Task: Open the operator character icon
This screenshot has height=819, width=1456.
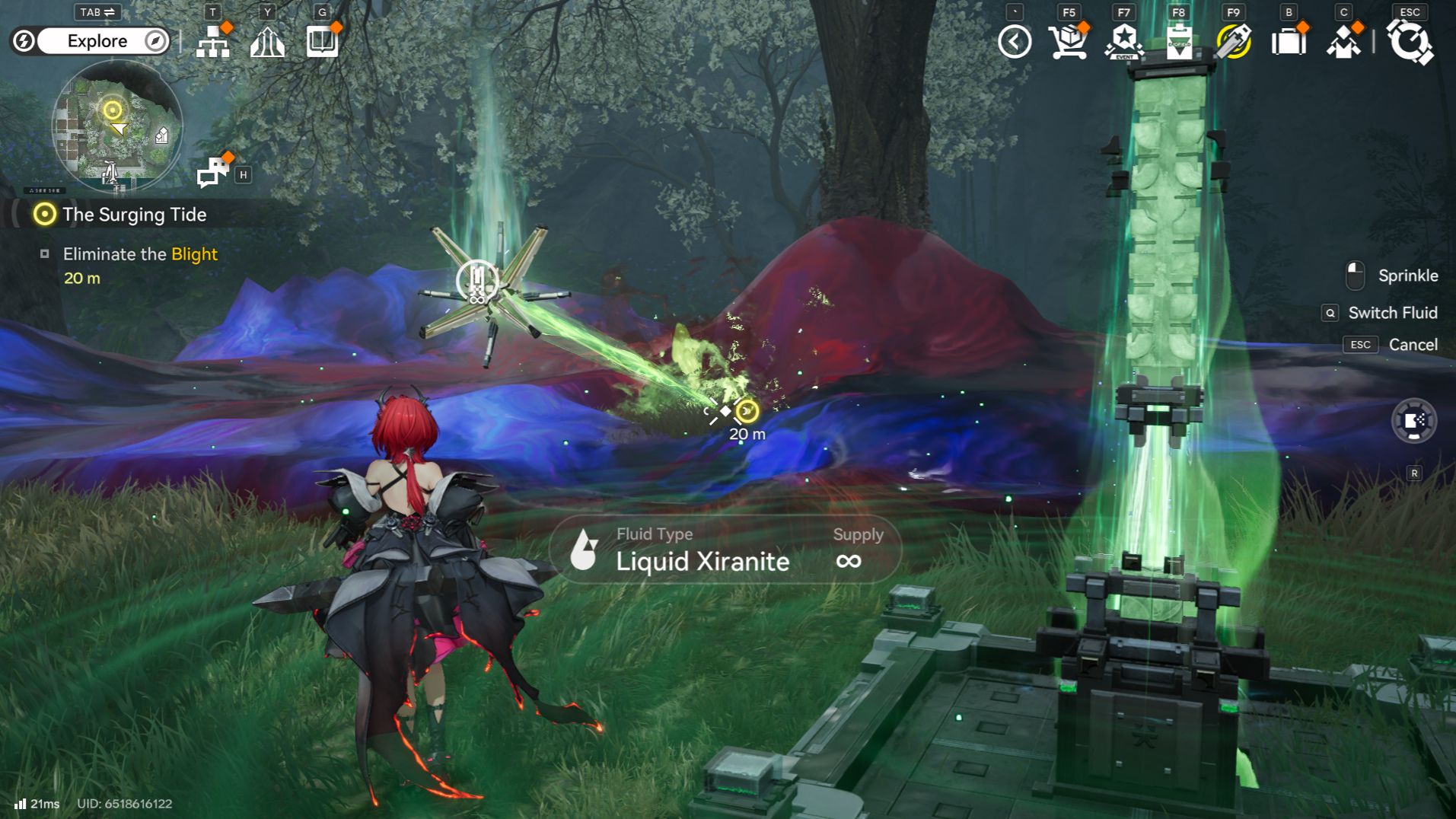Action: 1343,42
